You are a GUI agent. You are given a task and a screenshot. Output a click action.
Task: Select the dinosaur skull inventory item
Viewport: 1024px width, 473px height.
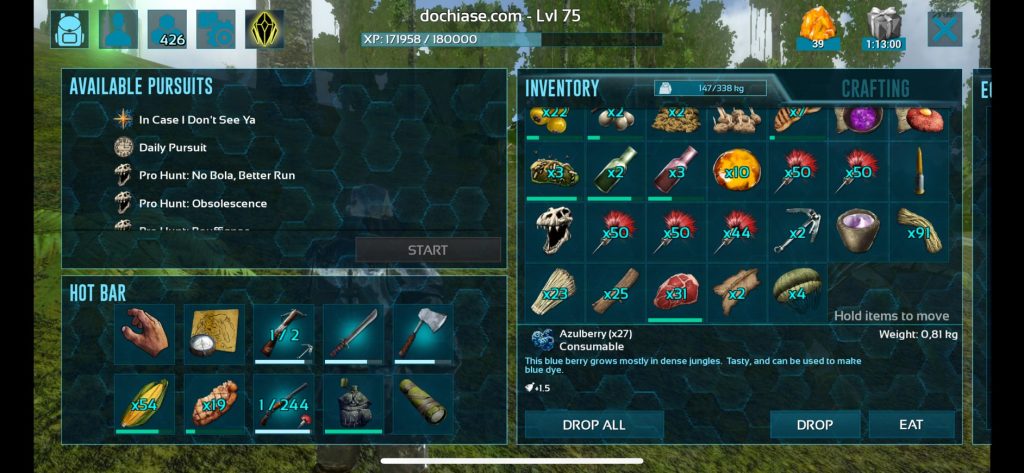click(553, 230)
